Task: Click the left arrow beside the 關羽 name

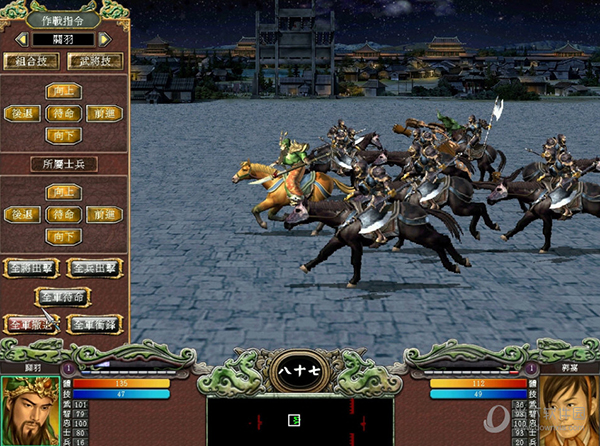Action: 24,39
